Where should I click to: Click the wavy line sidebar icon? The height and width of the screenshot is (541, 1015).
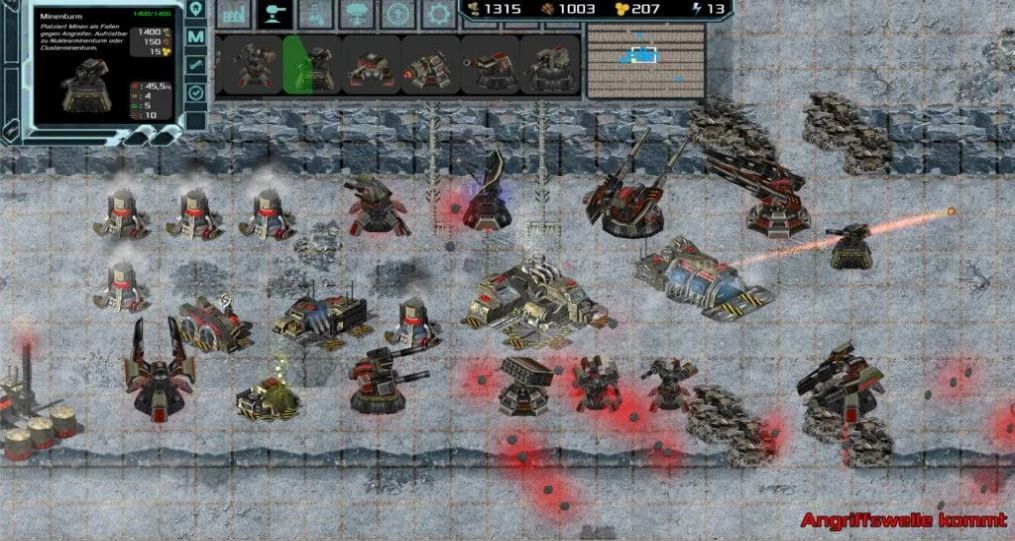coord(196,65)
